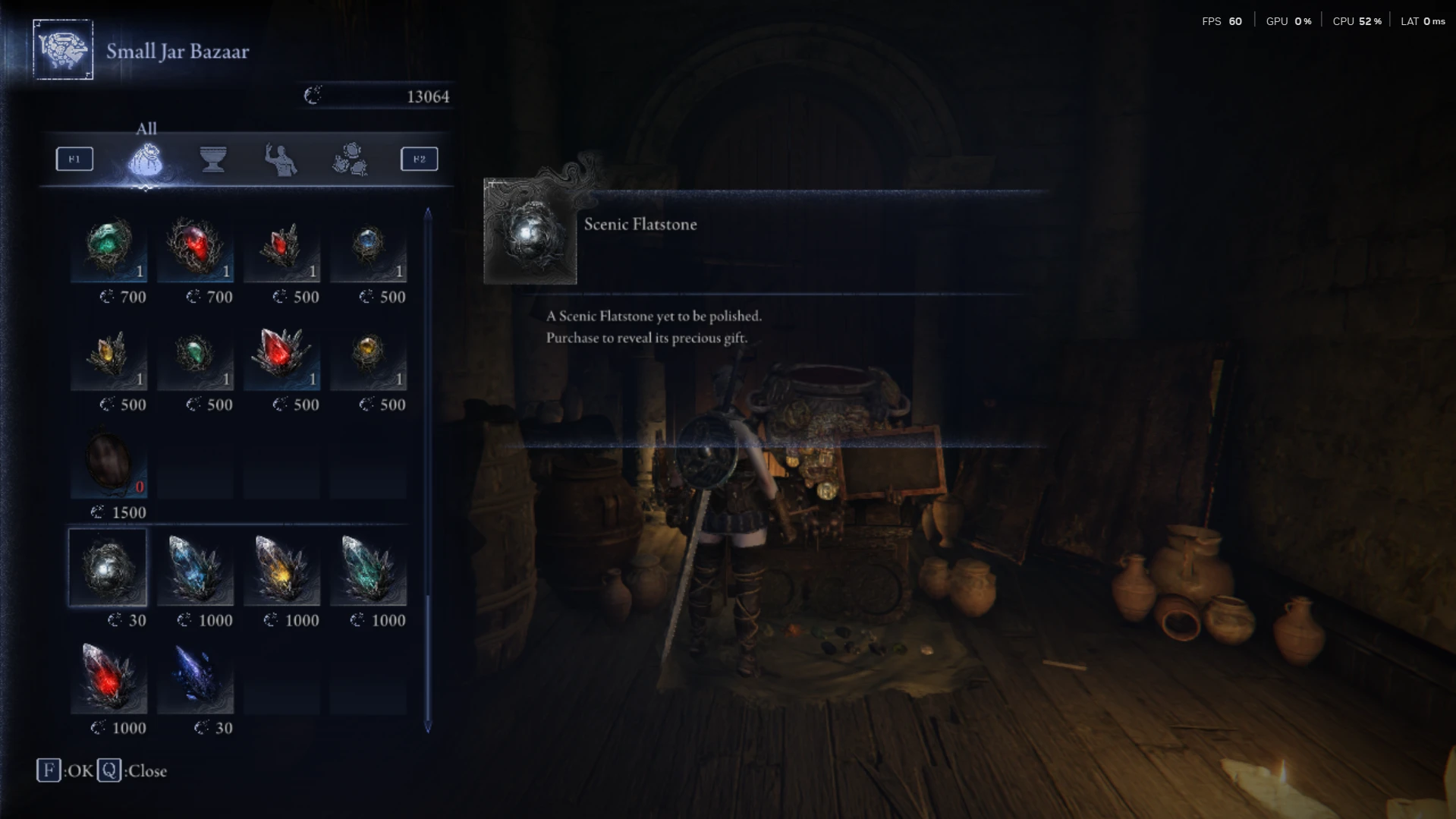
Task: Select the dark item priced 1500
Action: (108, 462)
